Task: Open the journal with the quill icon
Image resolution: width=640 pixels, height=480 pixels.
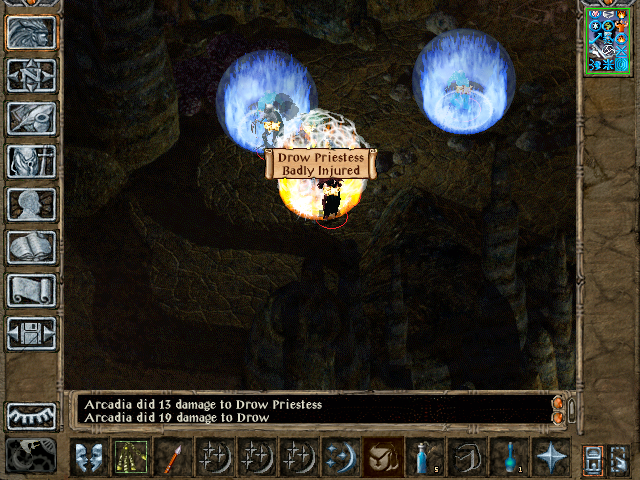Action: click(x=31, y=118)
